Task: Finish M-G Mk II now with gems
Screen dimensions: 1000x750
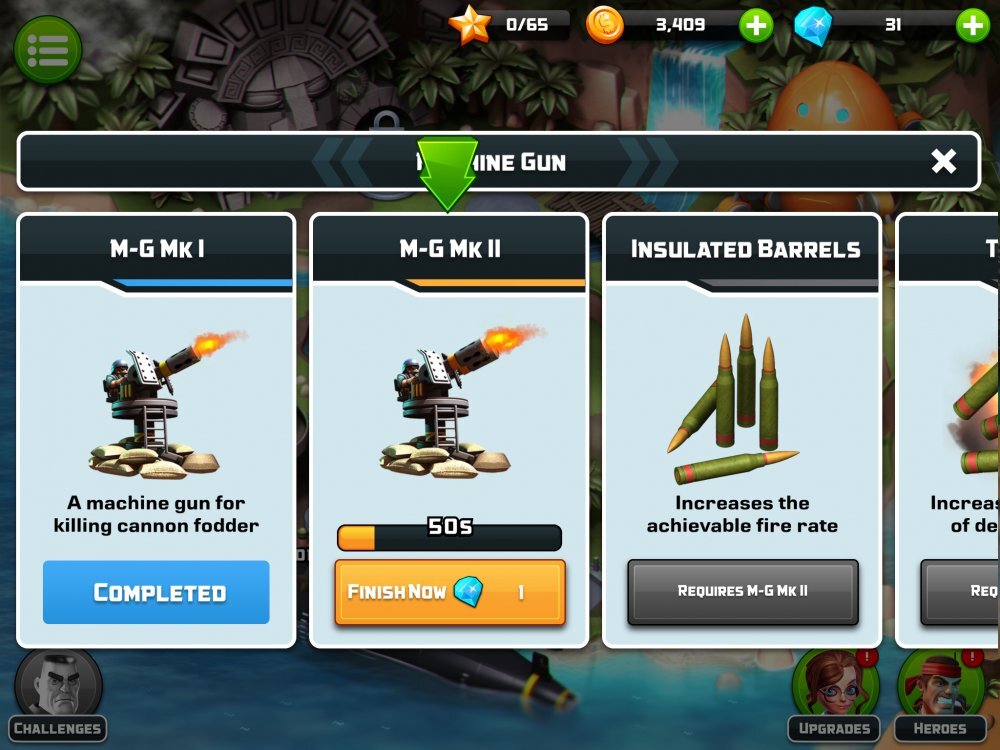Action: [450, 592]
